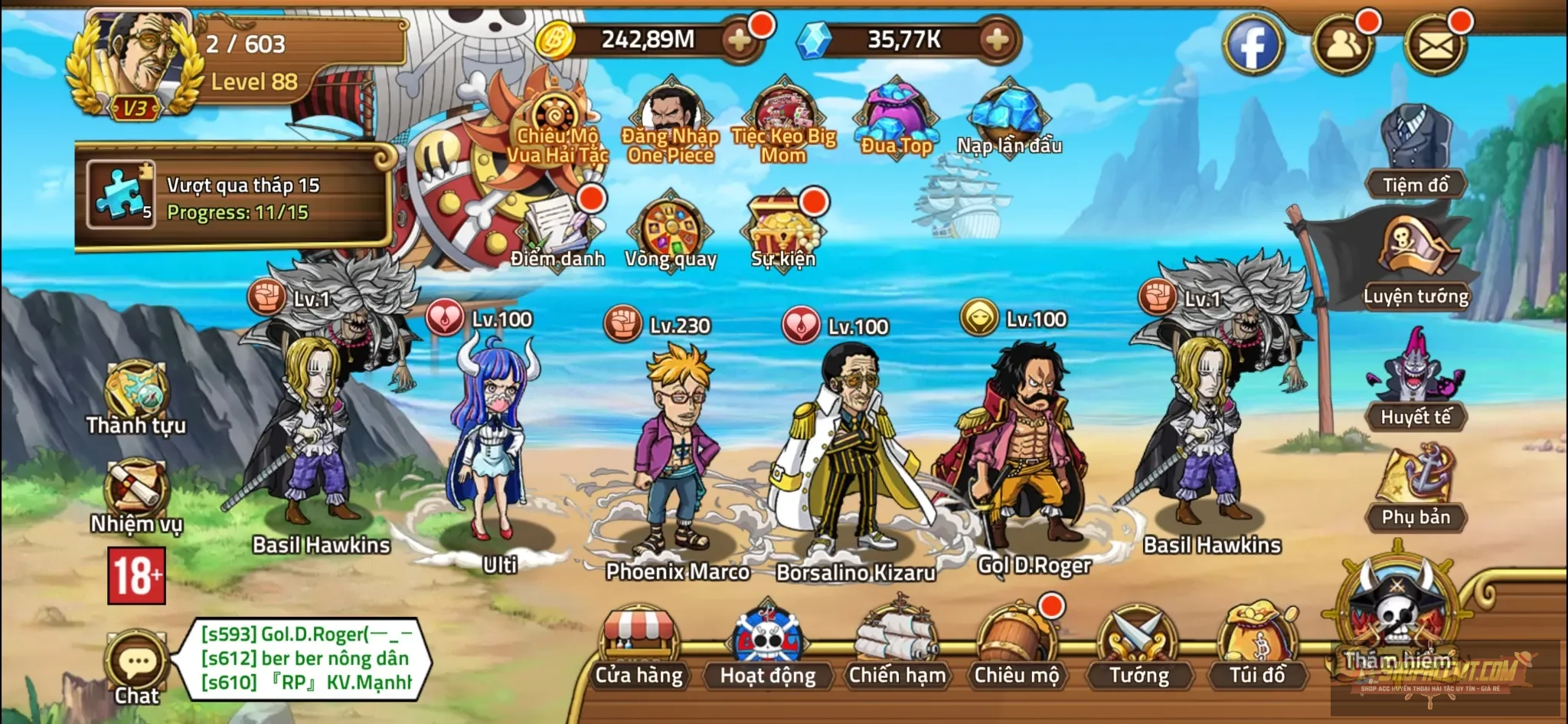Open the Hoạt động activities menu
The image size is (1568, 724).
coord(767,647)
